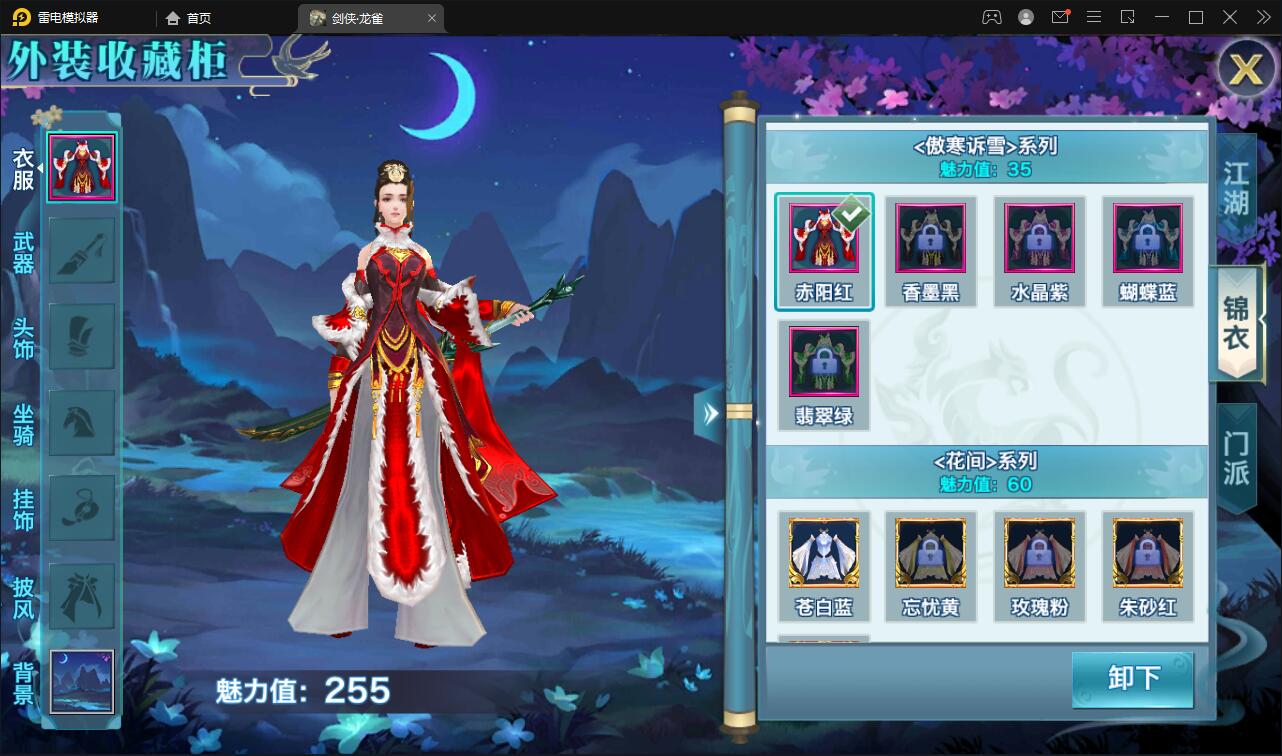Select the locked 香墨黑 outfit
Viewport: 1282px width, 756px height.
[x=930, y=240]
